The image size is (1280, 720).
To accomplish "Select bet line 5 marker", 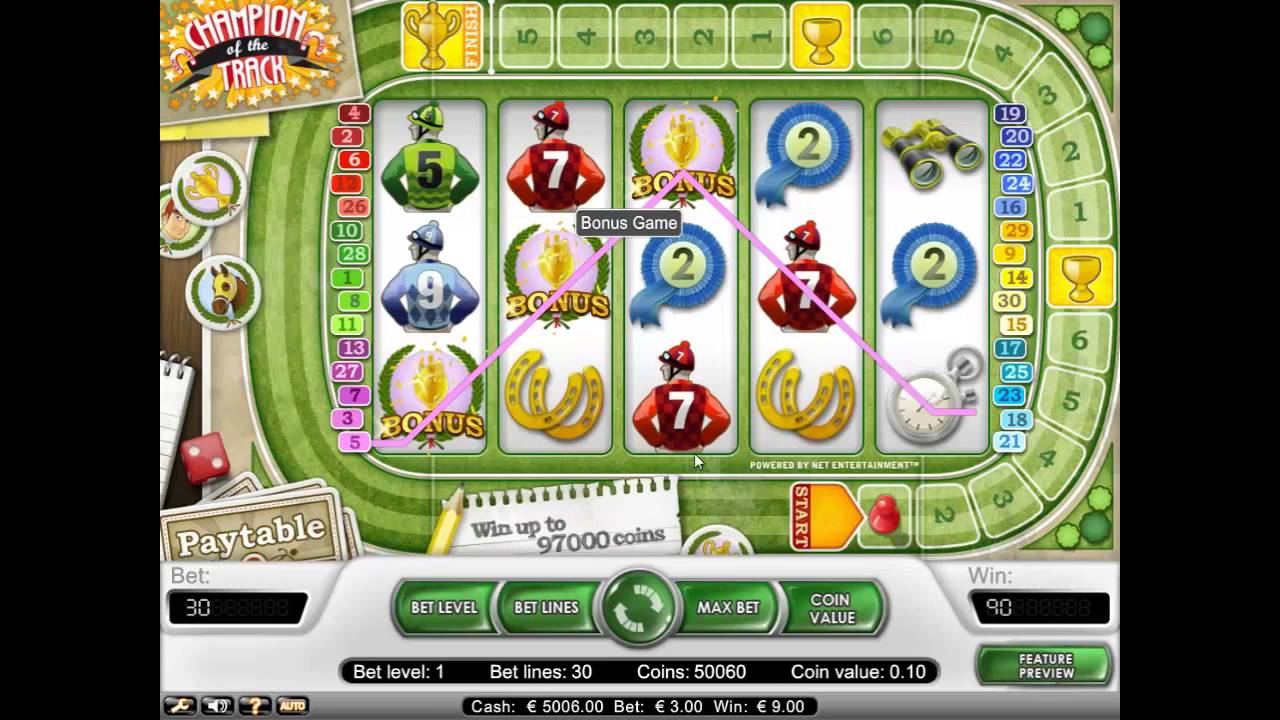I will point(354,442).
